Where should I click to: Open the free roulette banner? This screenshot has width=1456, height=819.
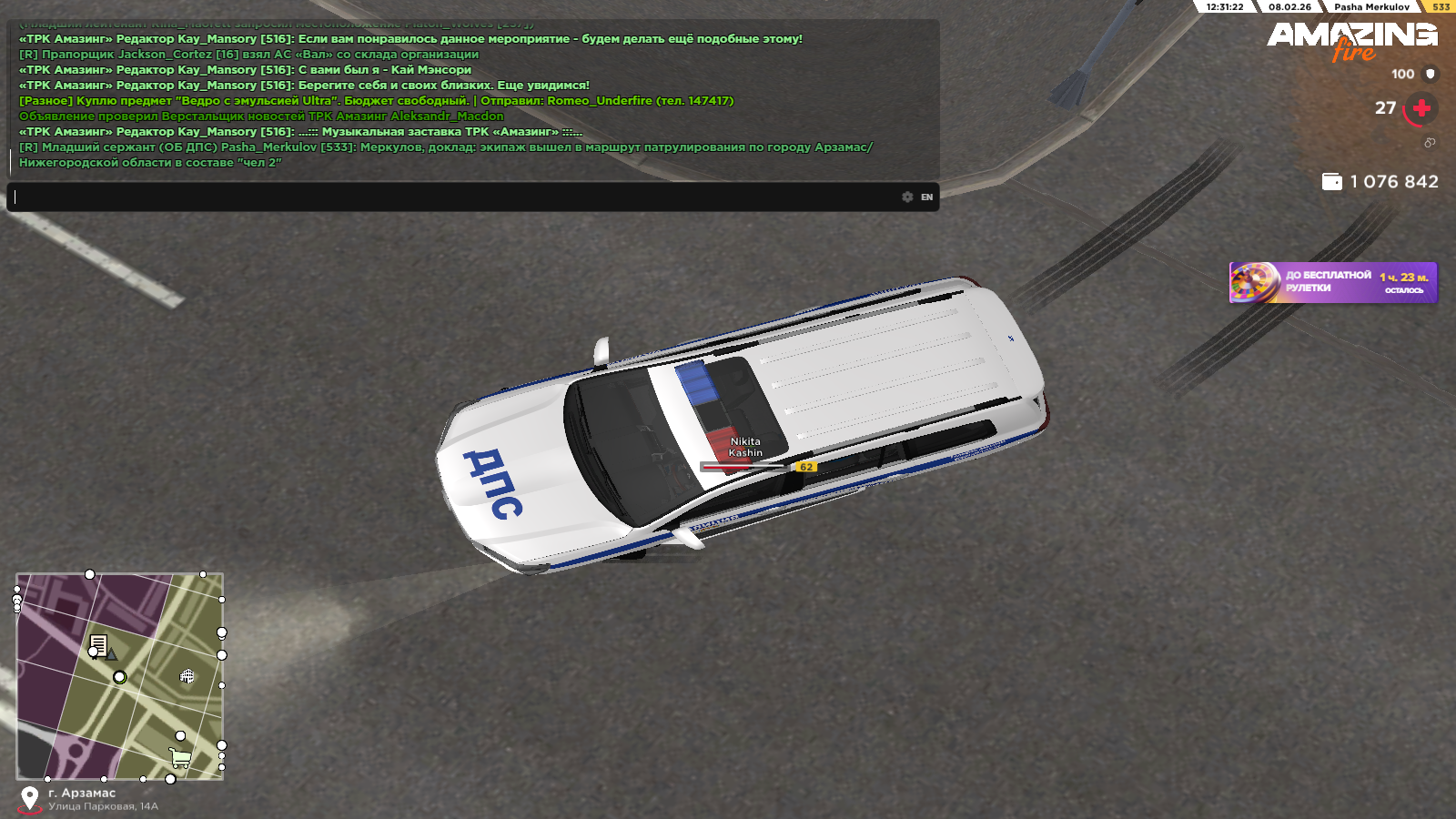pos(1333,282)
